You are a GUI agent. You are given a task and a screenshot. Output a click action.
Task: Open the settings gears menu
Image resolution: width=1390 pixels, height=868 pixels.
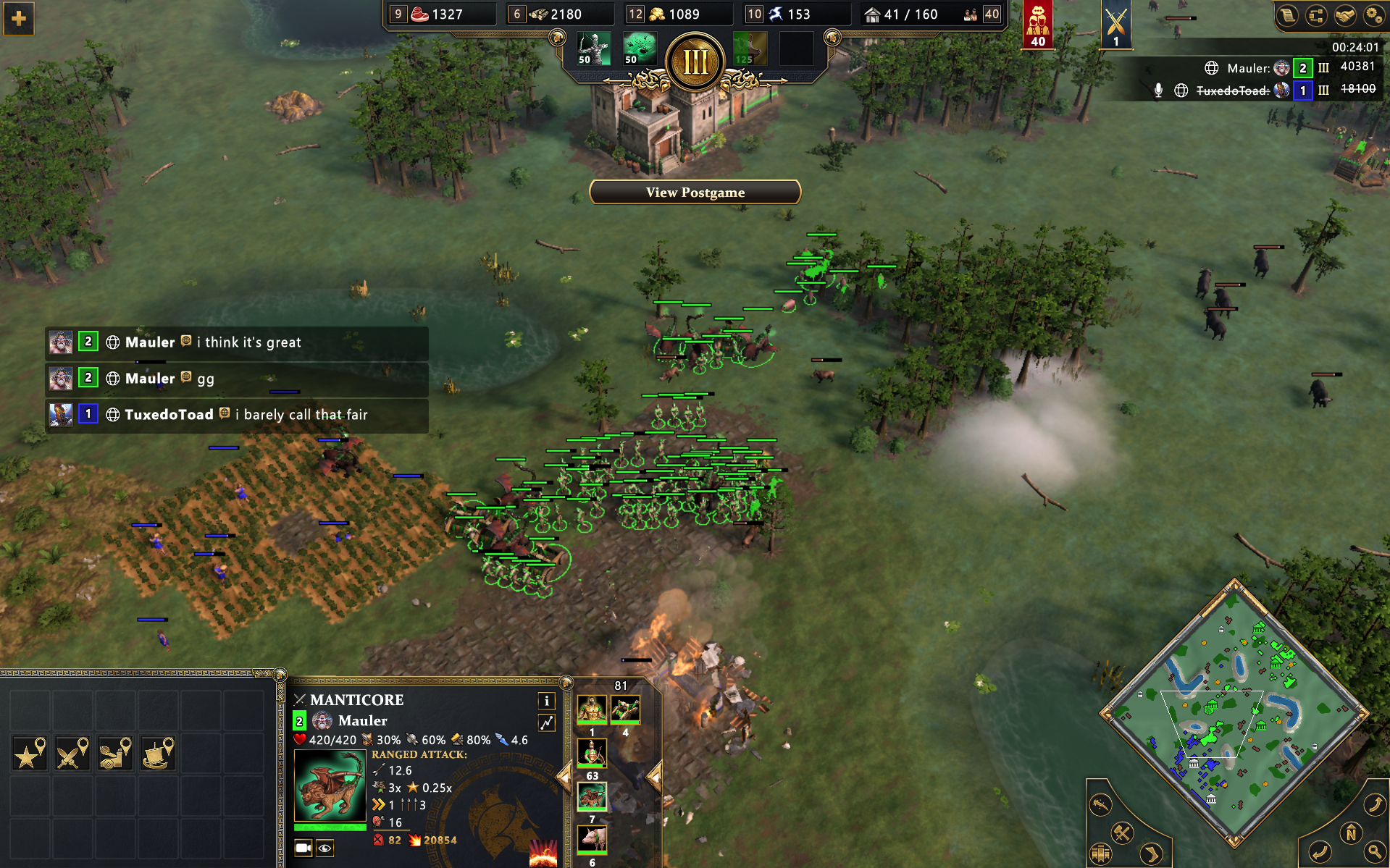(x=1373, y=15)
